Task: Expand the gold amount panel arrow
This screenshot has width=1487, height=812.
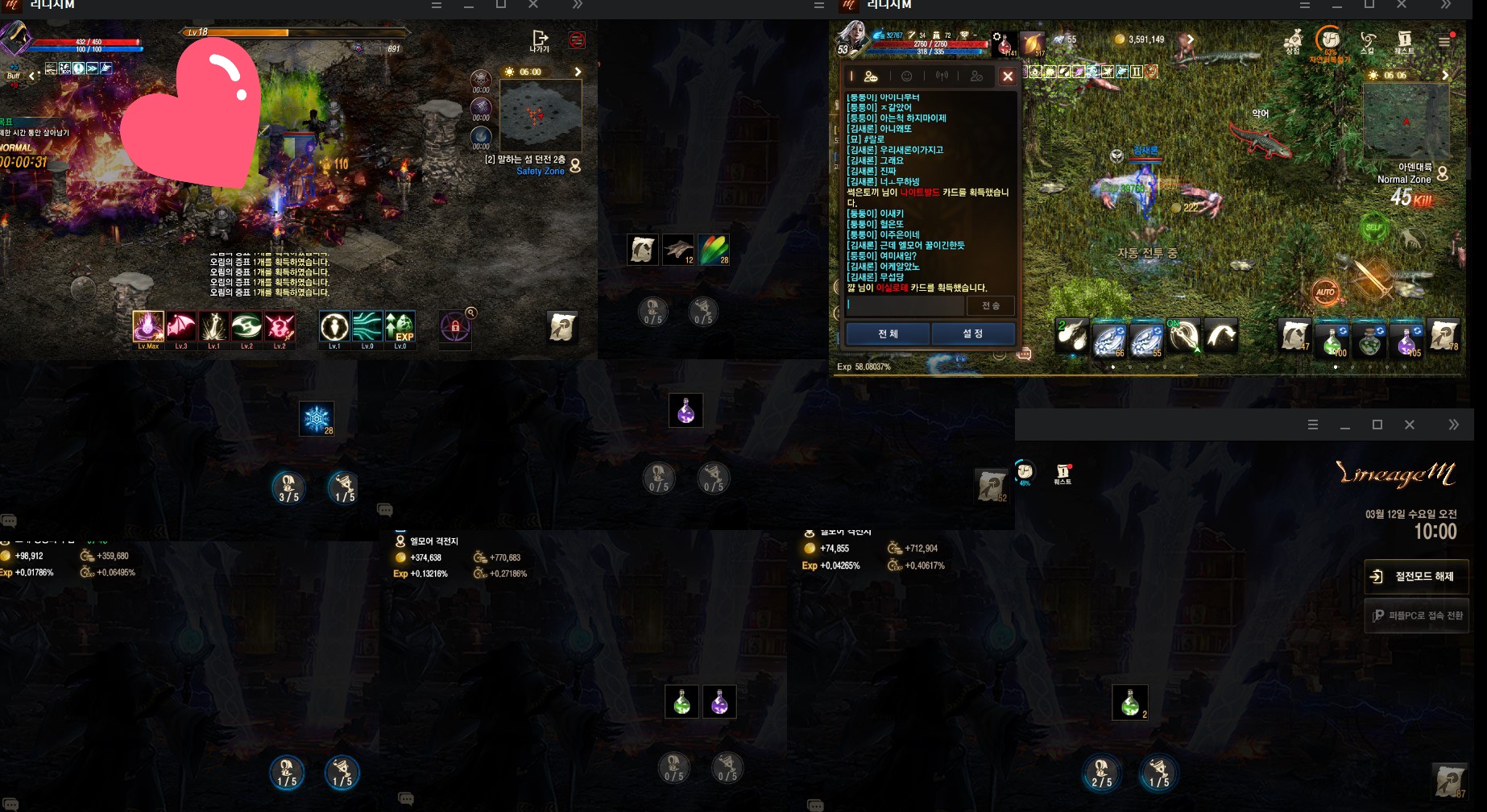Action: [x=1190, y=39]
